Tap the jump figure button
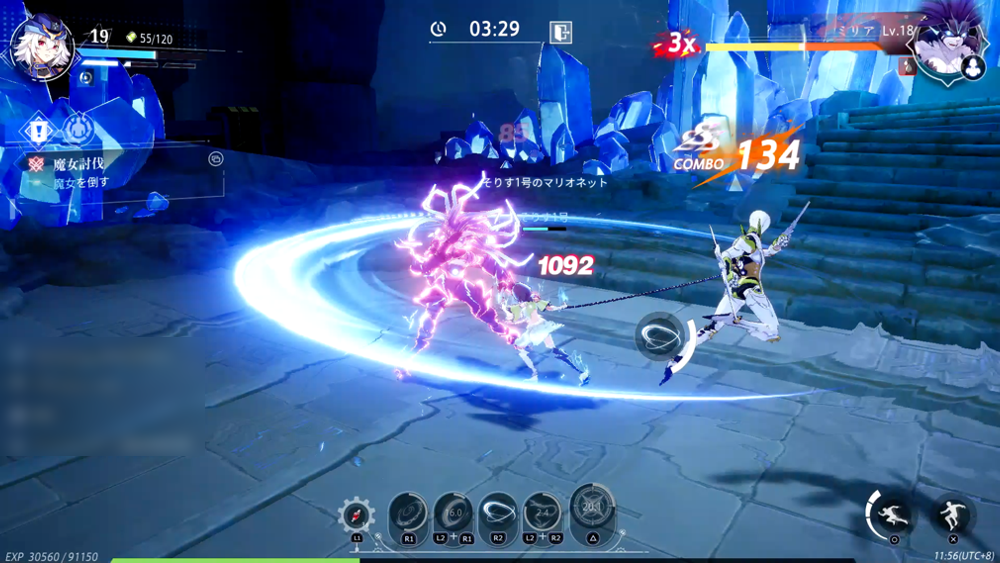 [x=953, y=517]
